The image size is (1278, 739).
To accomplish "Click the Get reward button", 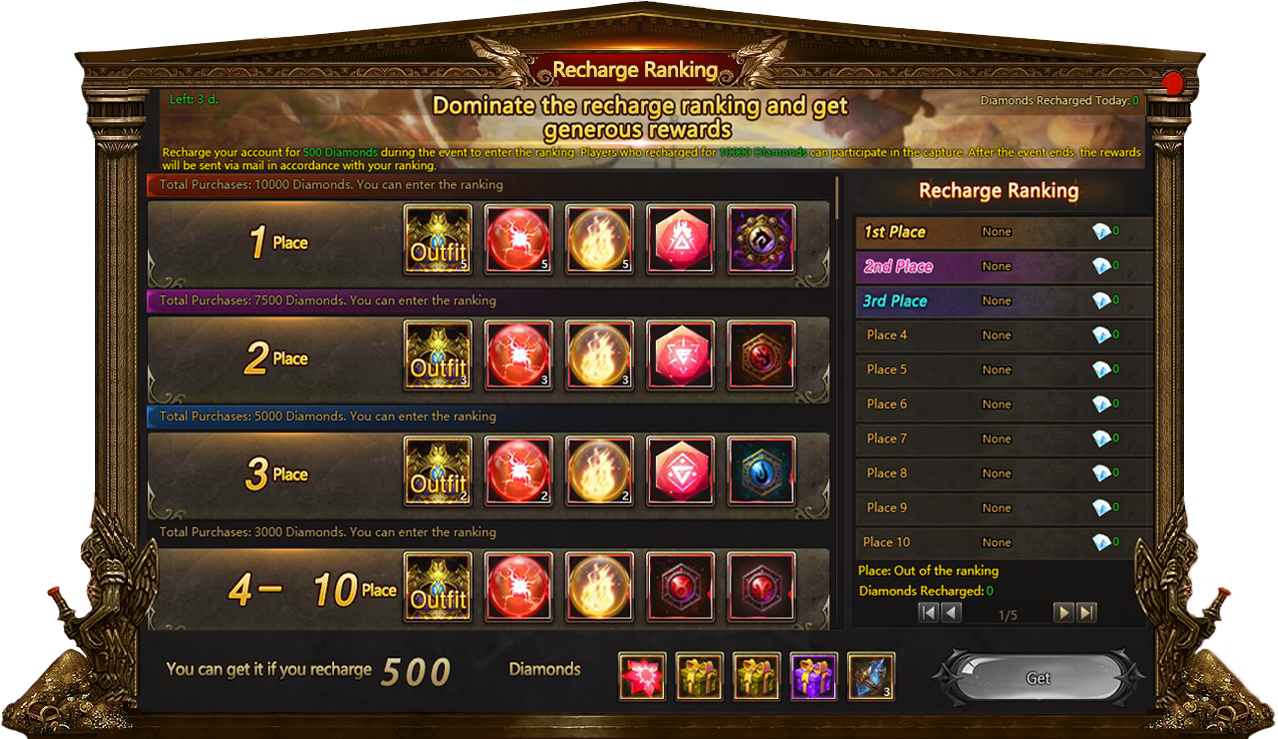I will 1038,678.
